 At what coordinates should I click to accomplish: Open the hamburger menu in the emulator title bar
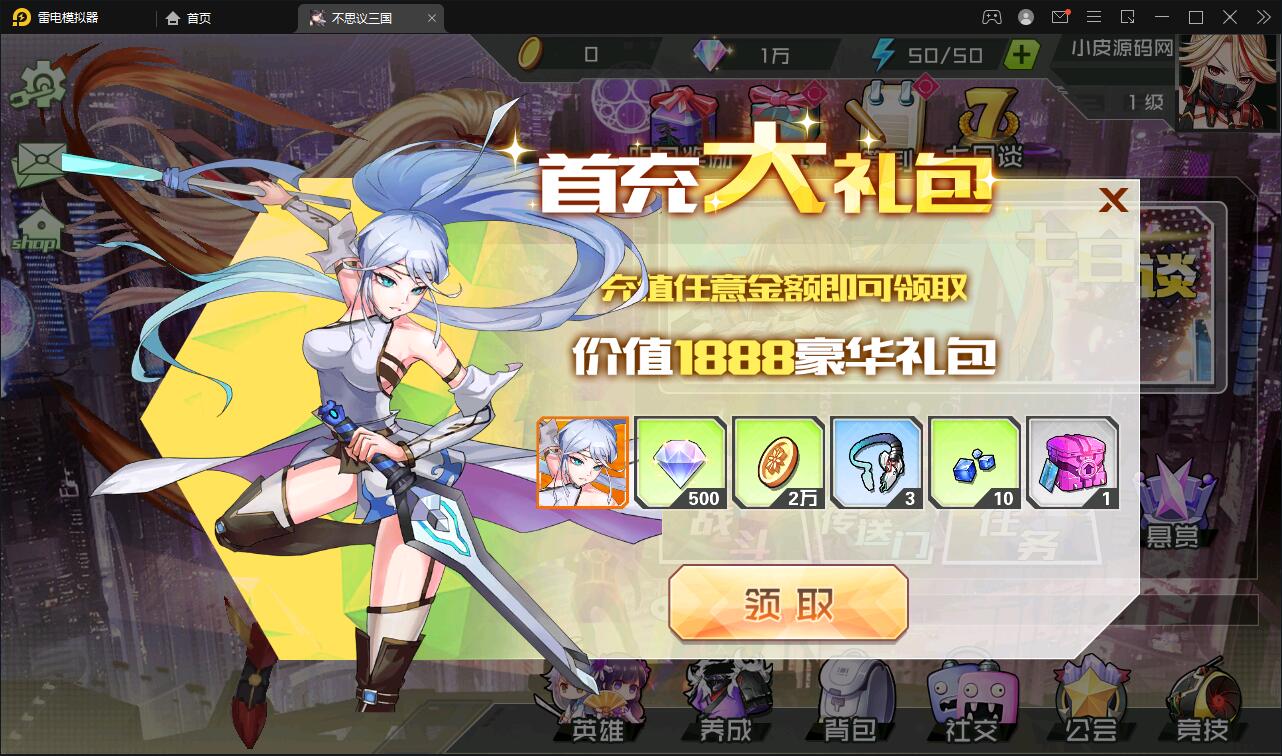tap(1094, 17)
